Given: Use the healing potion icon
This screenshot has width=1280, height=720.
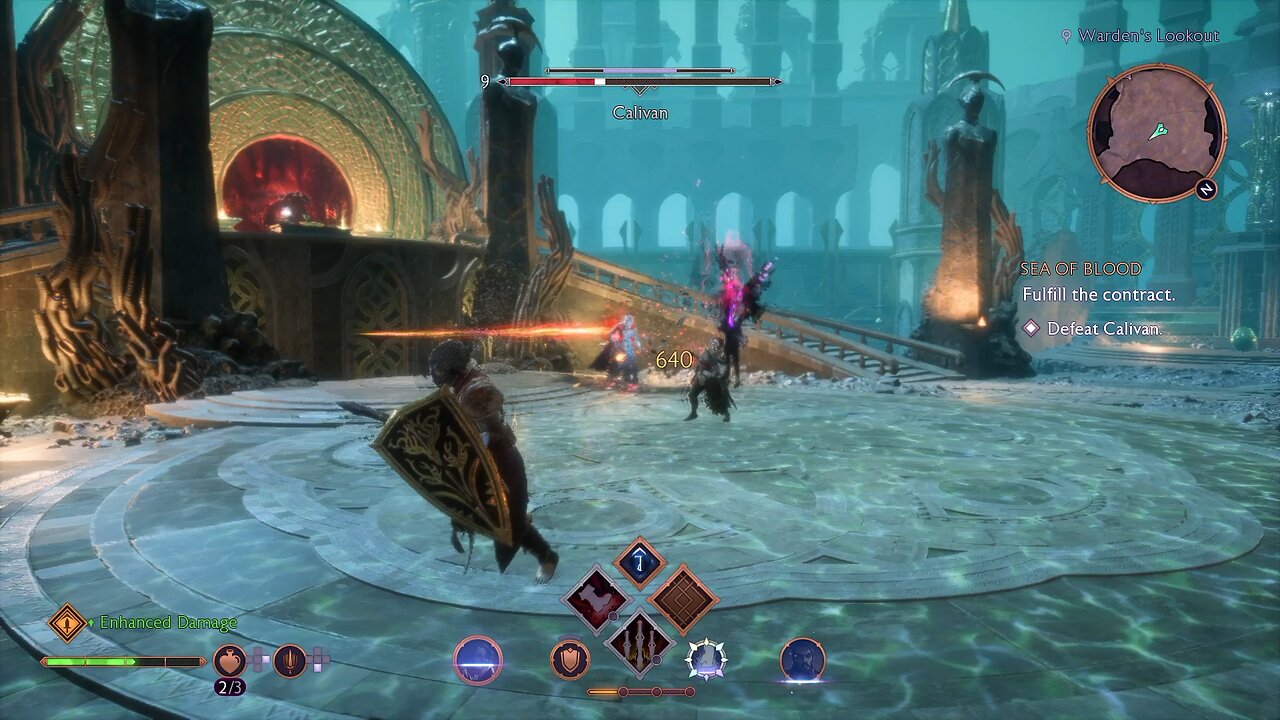Looking at the screenshot, I should pyautogui.click(x=229, y=660).
